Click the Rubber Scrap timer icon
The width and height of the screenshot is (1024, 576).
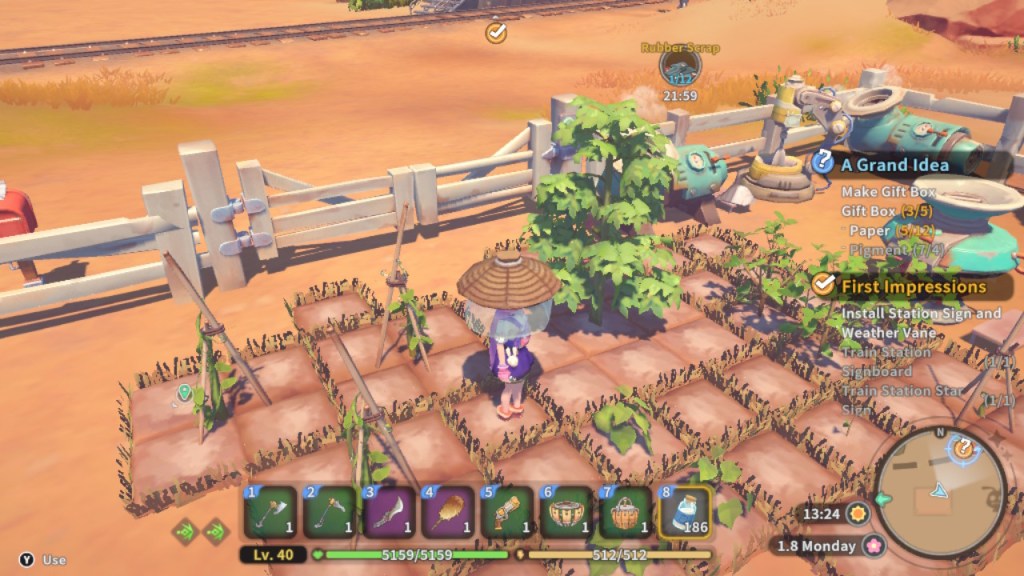[x=680, y=68]
